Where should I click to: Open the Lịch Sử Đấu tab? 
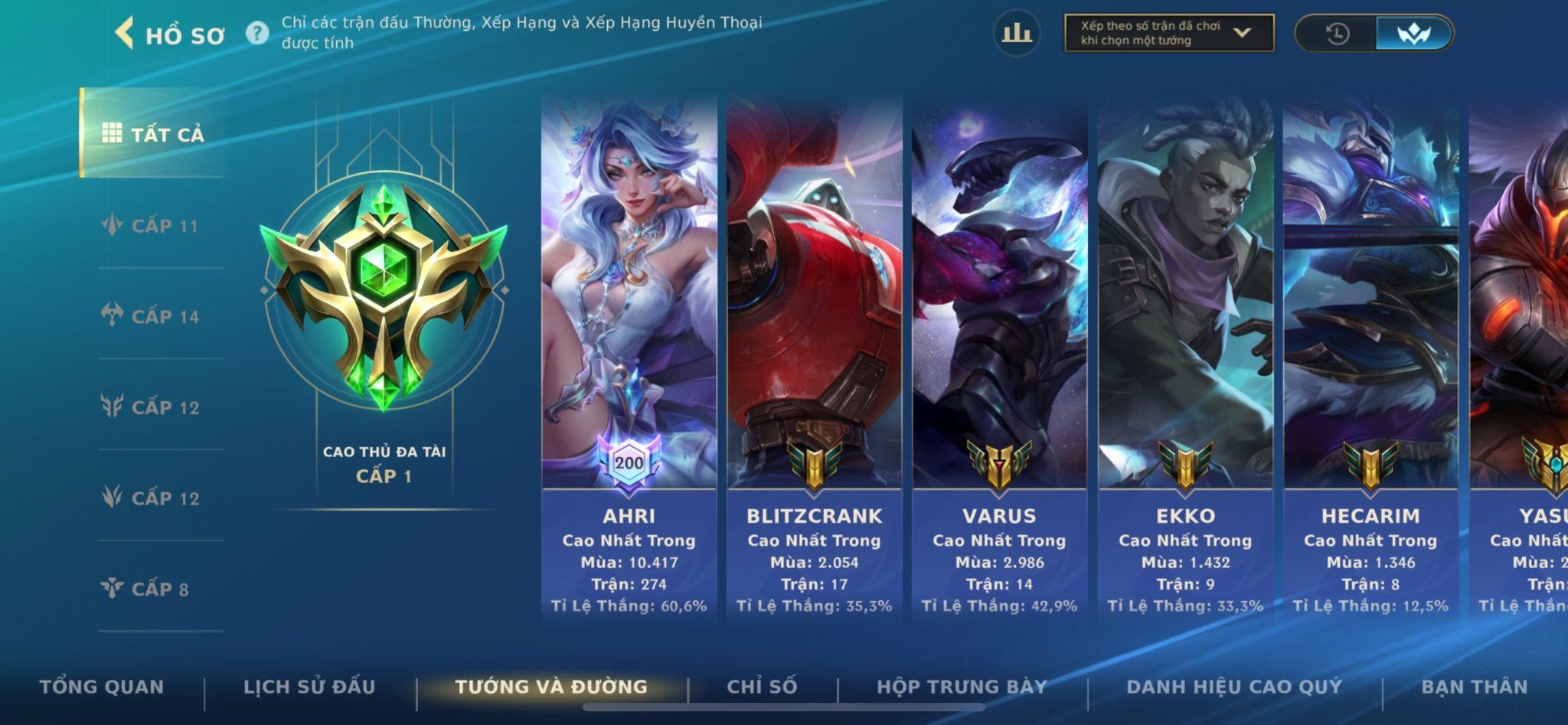point(309,687)
